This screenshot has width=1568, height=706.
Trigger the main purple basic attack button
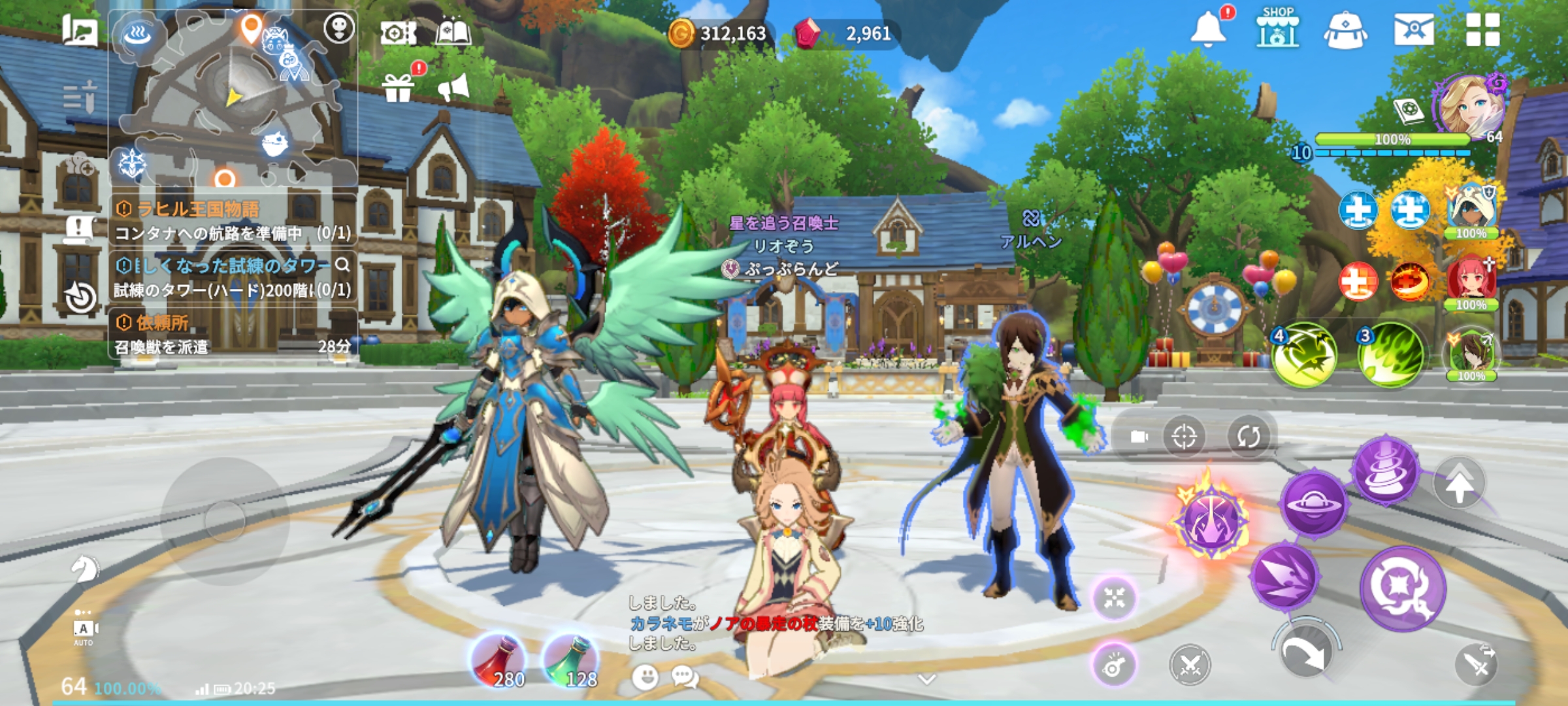tap(1402, 588)
